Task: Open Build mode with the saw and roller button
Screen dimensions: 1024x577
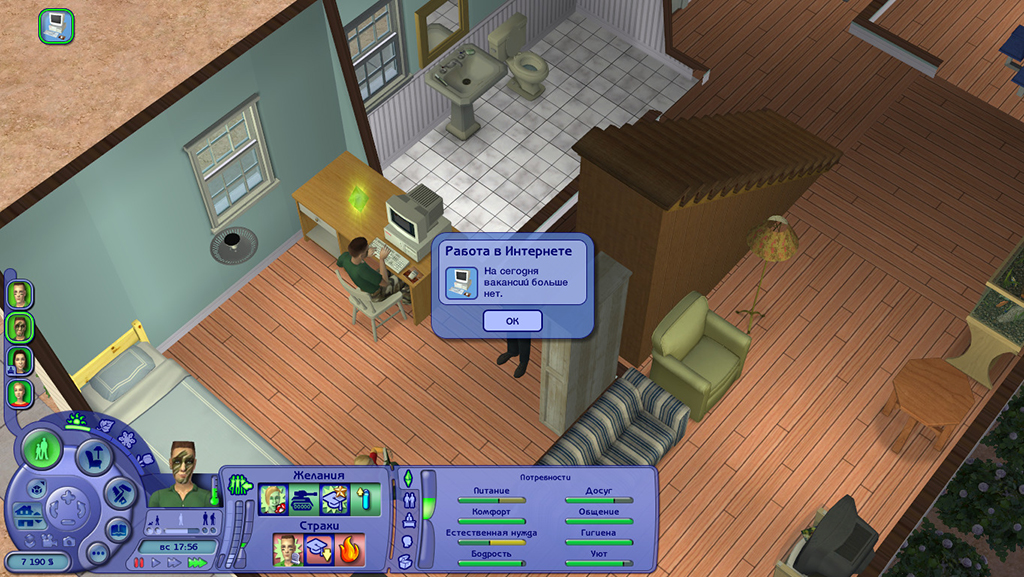Action: click(x=121, y=492)
